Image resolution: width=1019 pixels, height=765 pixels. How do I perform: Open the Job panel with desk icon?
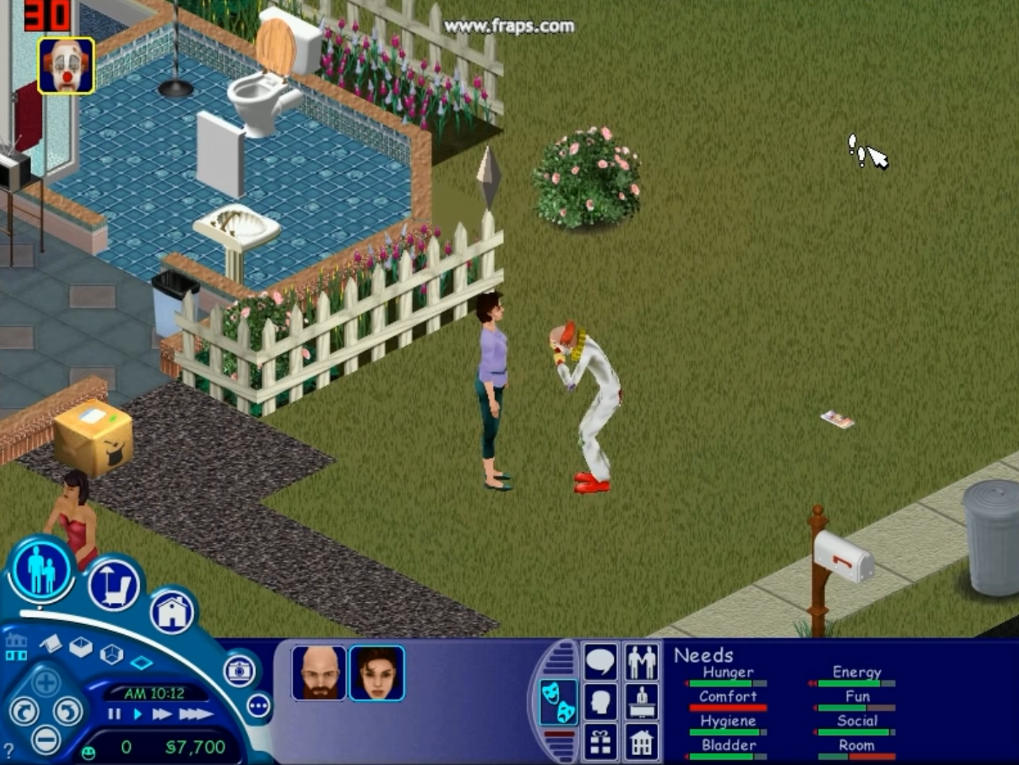coord(641,702)
